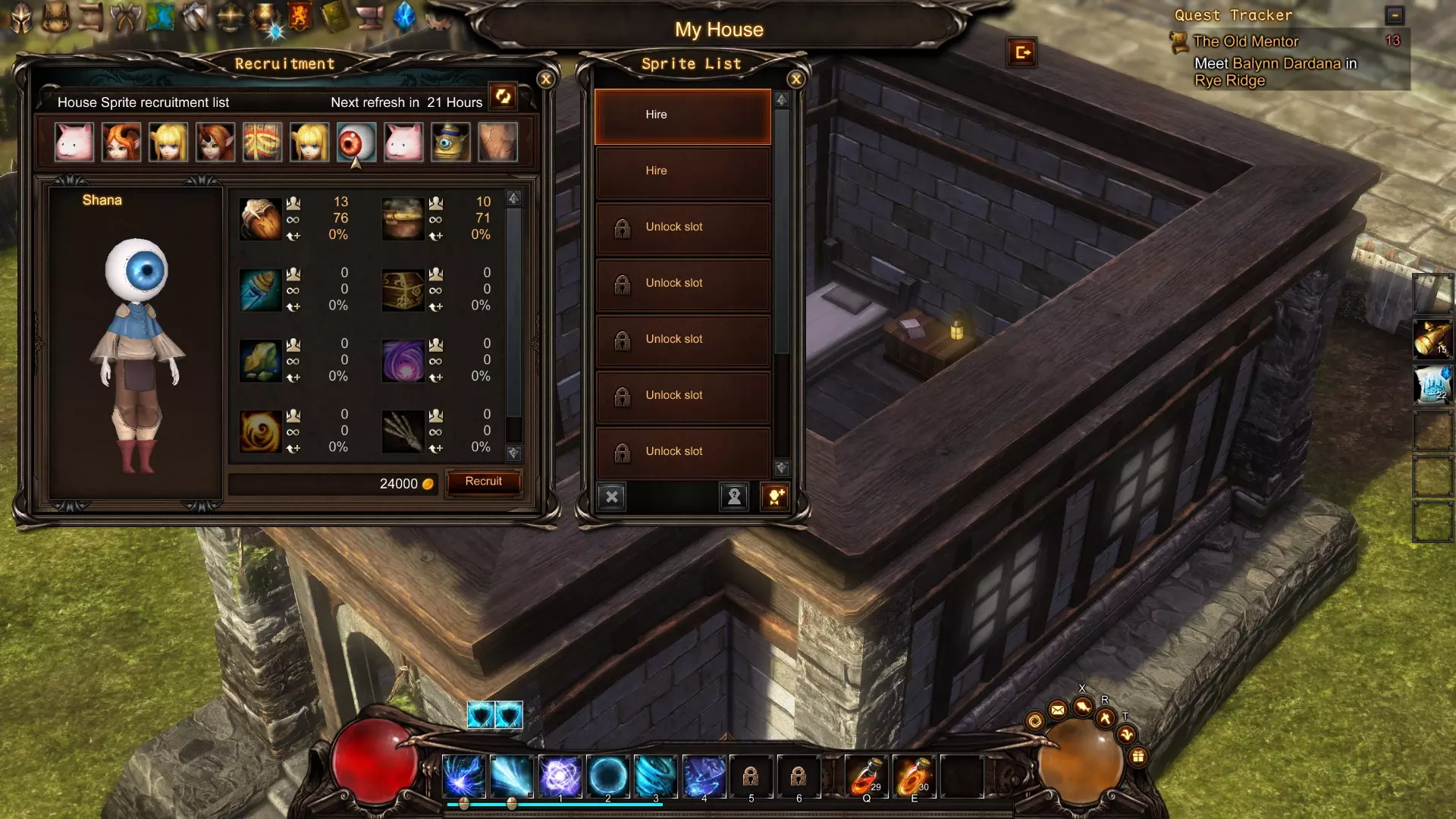Refresh the House Sprite recruitment list

coord(502,96)
